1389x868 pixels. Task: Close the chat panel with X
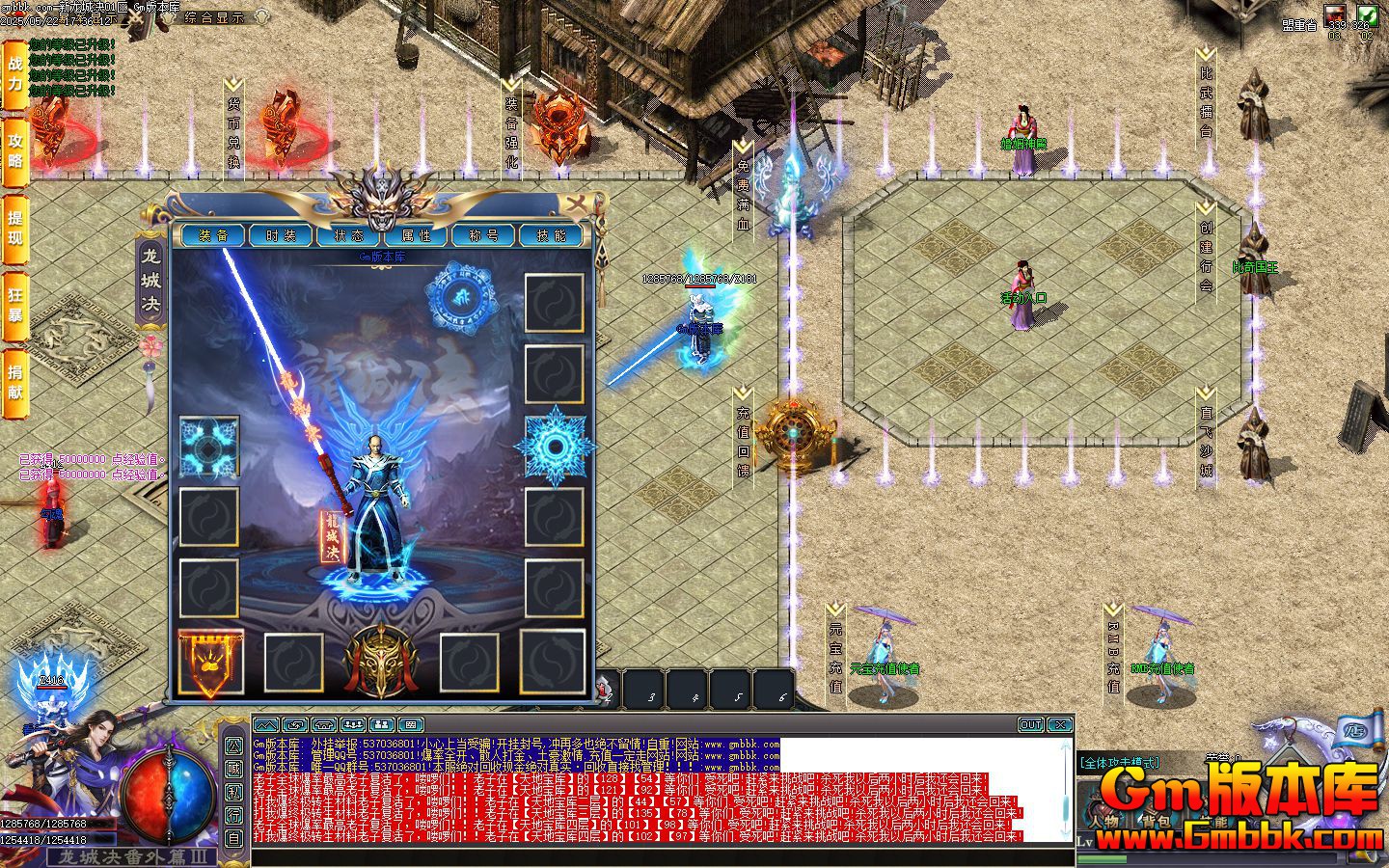(1060, 724)
